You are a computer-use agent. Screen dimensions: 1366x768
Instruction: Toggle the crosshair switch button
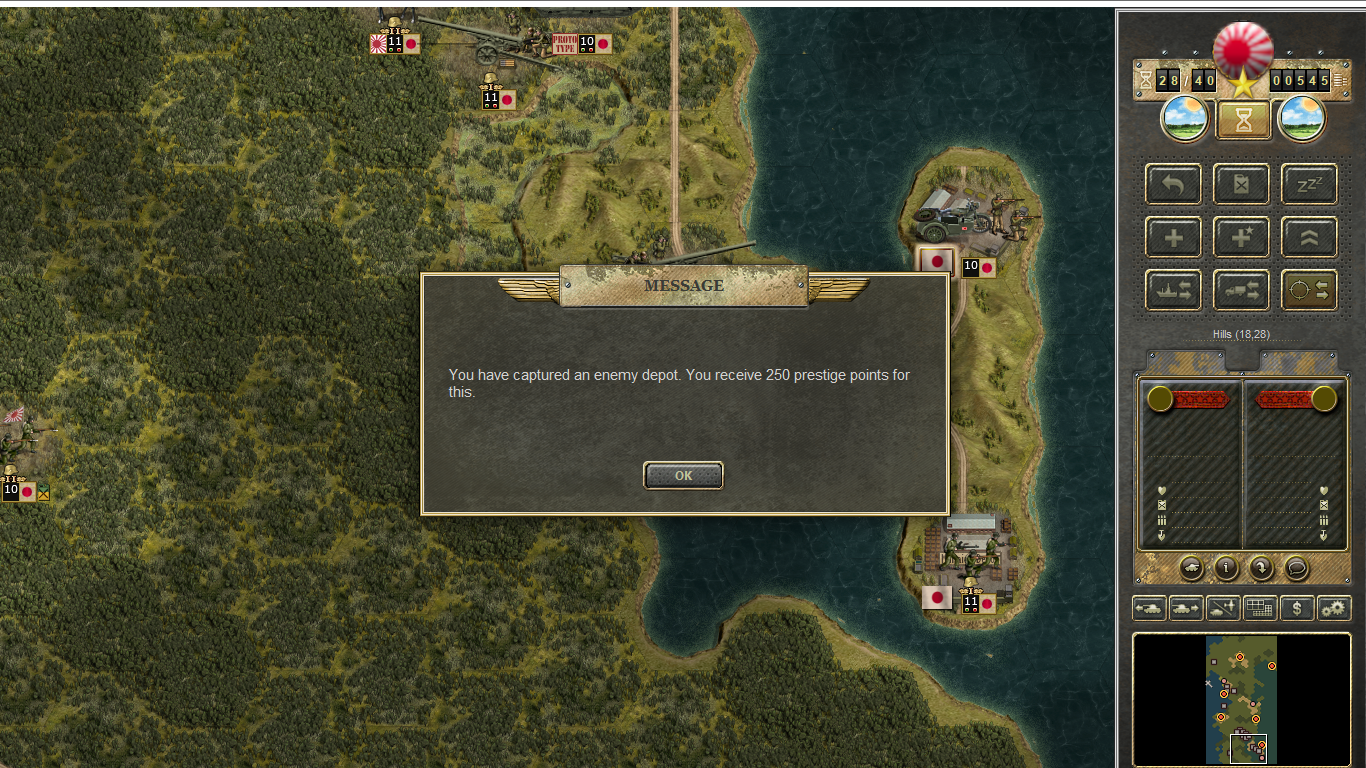pos(1309,290)
